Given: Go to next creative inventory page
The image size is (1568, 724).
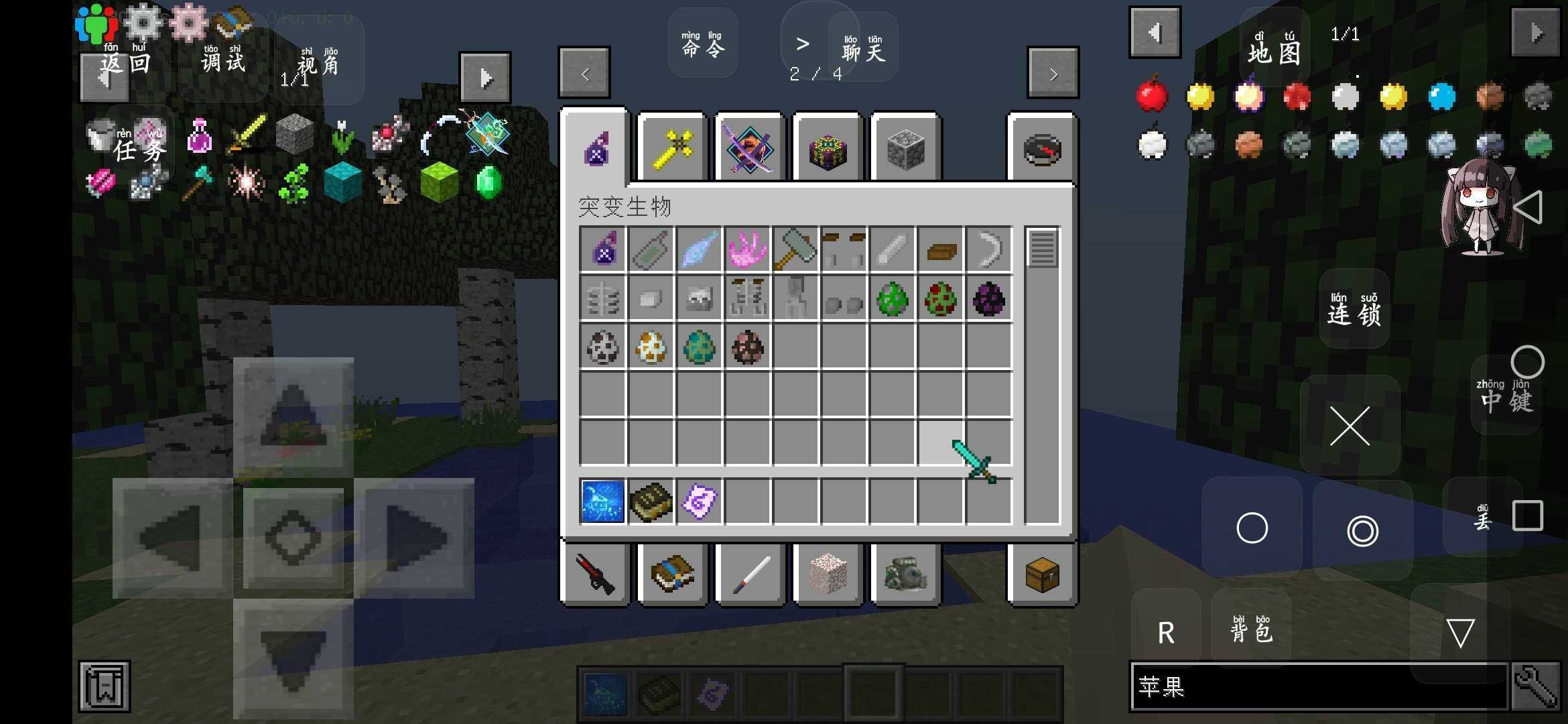Looking at the screenshot, I should click(1053, 73).
